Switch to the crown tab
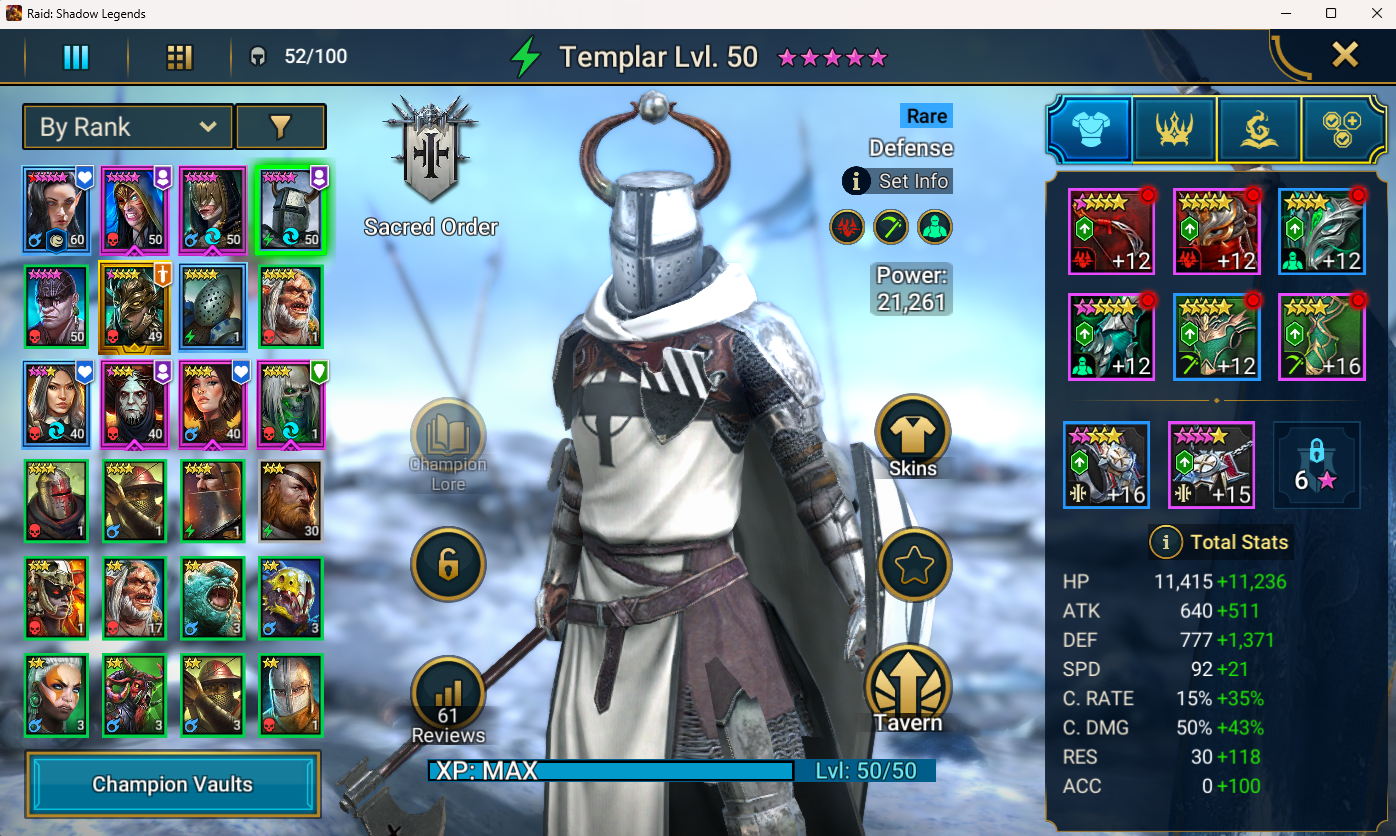 click(1174, 130)
